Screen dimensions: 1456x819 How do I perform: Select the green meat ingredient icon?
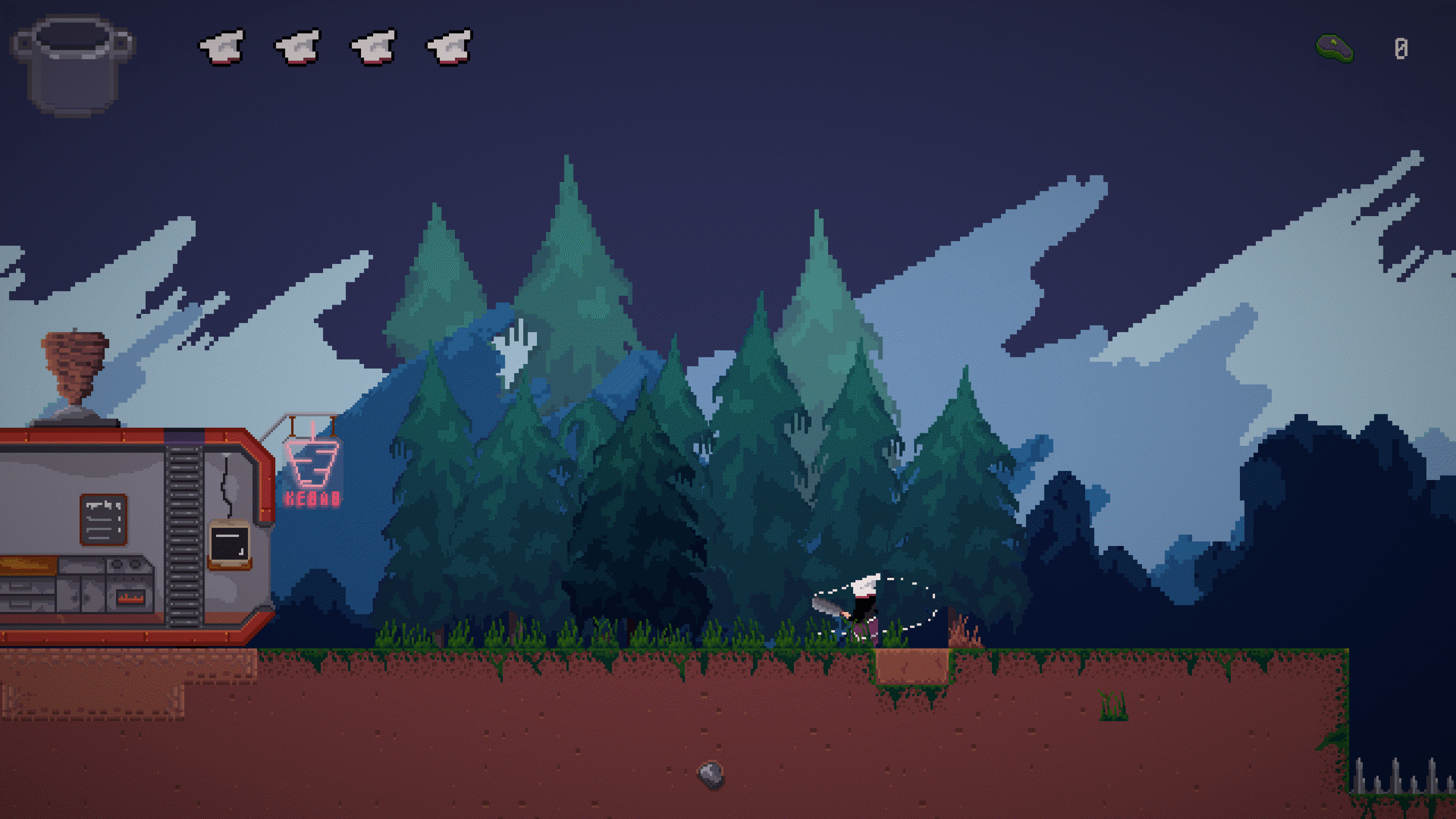click(x=1335, y=49)
